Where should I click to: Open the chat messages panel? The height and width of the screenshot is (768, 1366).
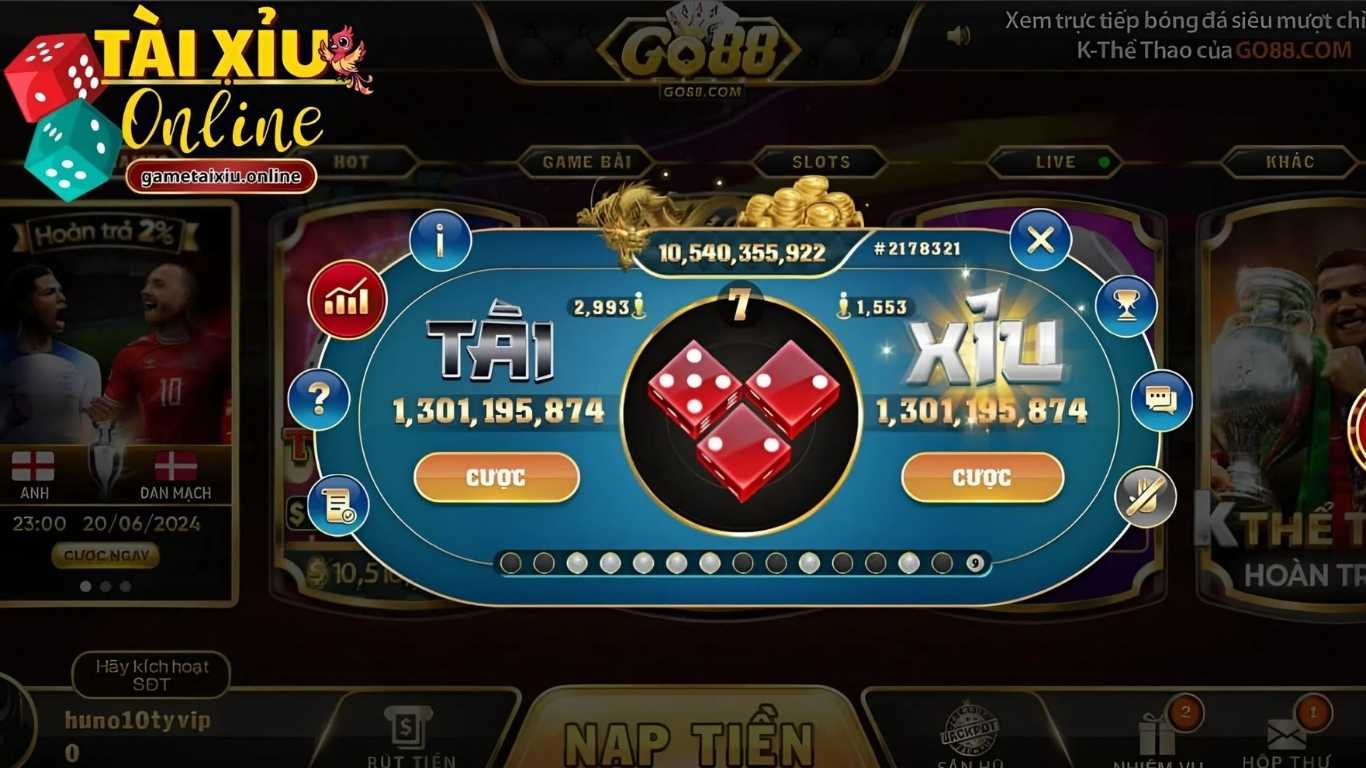[1159, 399]
